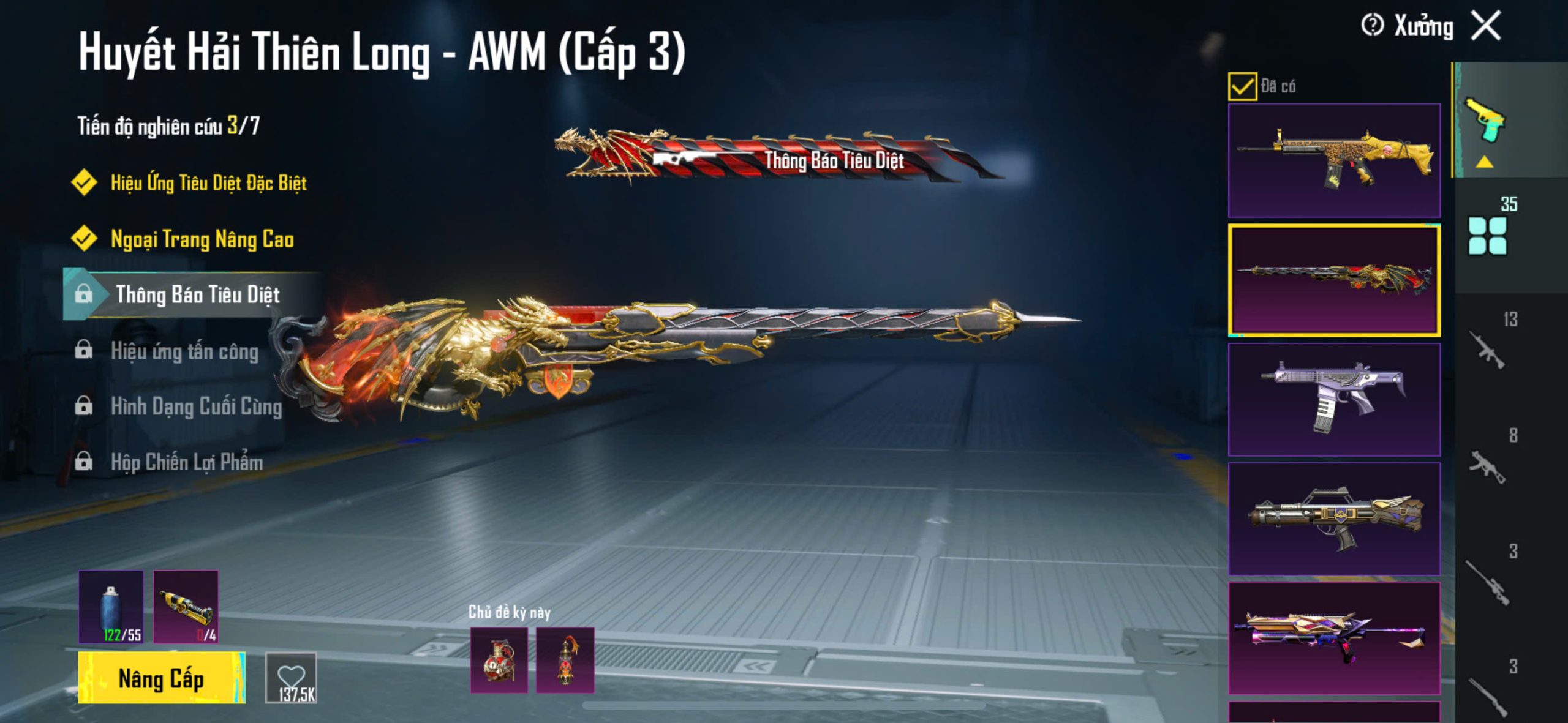
Task: Choose the Thông Báo Tiêu Diệt stage
Action: pyautogui.click(x=197, y=294)
